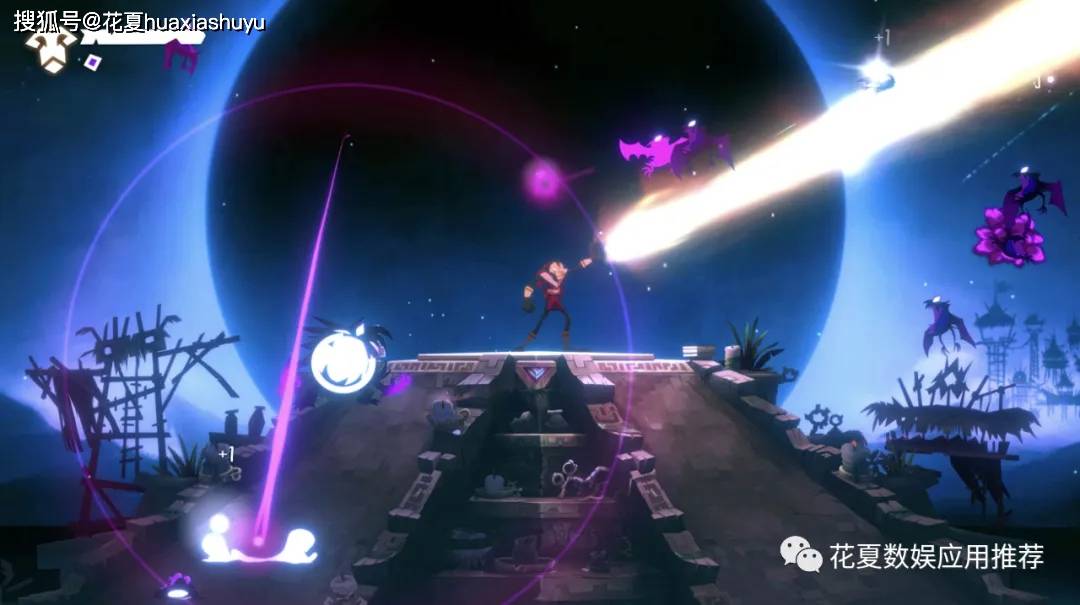Select the purple diamond gem icon
Image resolution: width=1080 pixels, height=605 pixels.
pos(93,62)
